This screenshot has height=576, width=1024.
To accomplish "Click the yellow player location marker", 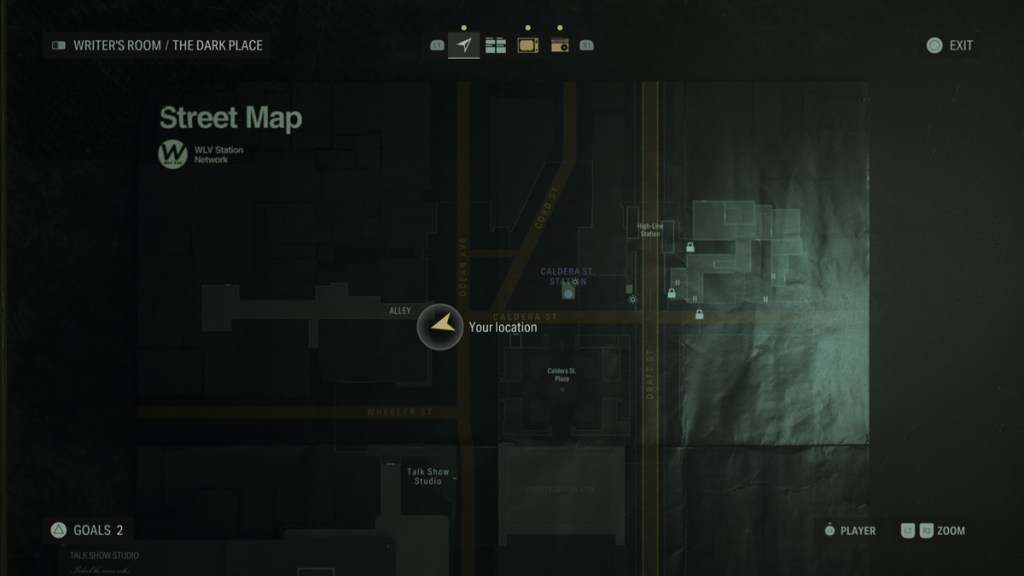I will 440,327.
